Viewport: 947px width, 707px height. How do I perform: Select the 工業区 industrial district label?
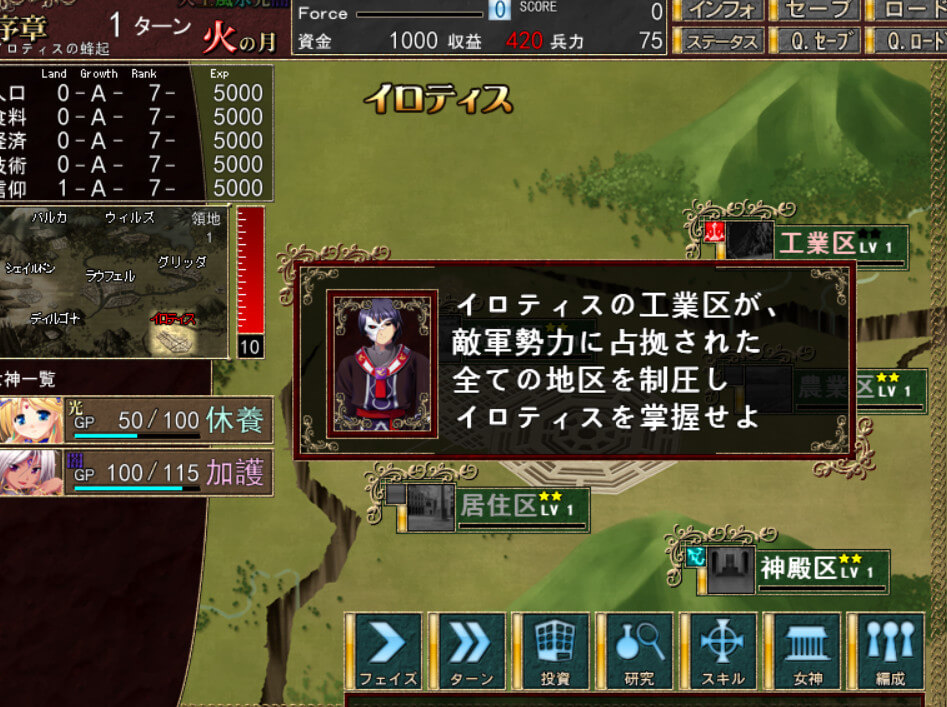click(x=818, y=243)
